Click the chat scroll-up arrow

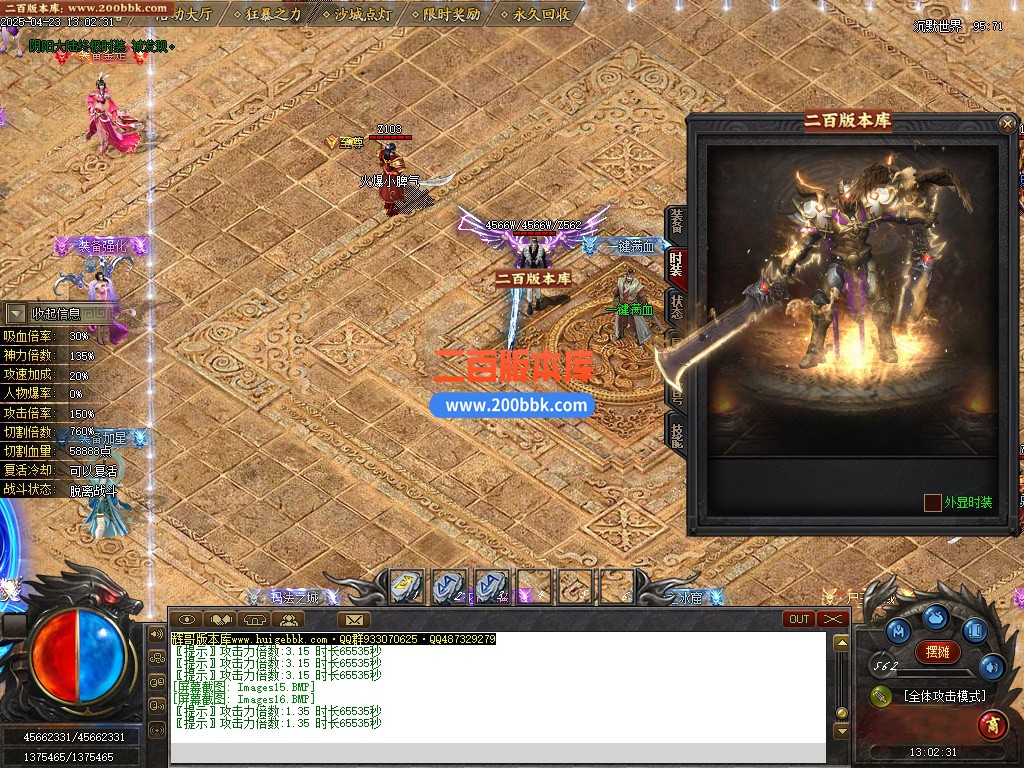pos(842,642)
